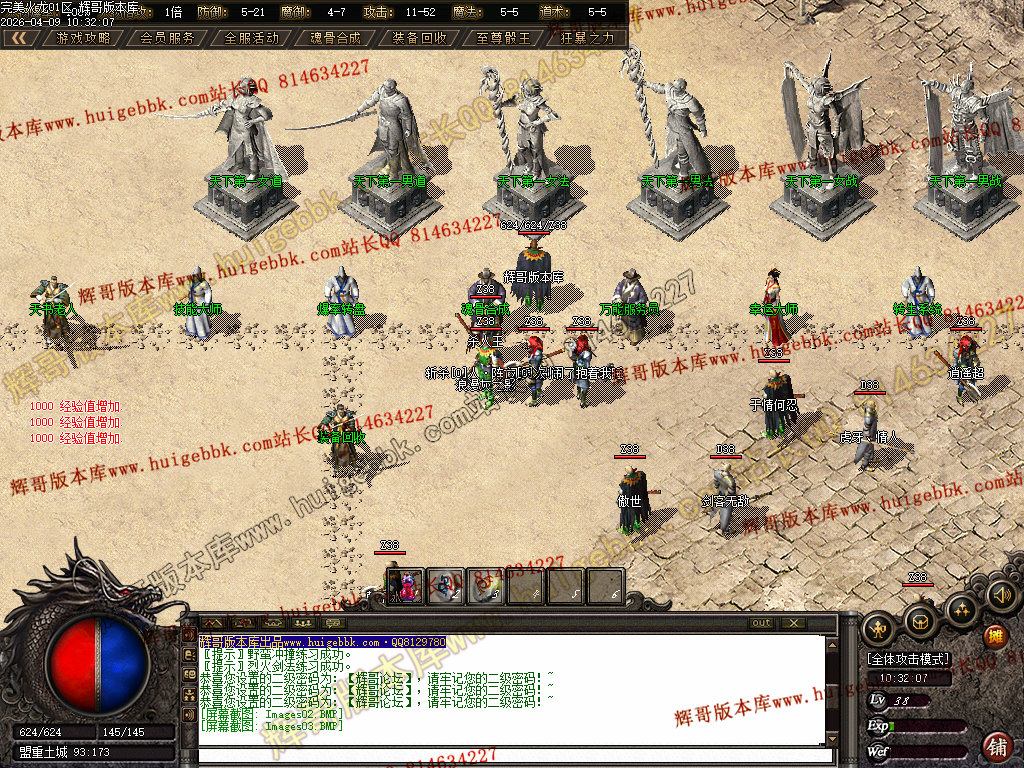Use the item in hotbar slot 3
Screen dimensions: 1024x768
(485, 585)
